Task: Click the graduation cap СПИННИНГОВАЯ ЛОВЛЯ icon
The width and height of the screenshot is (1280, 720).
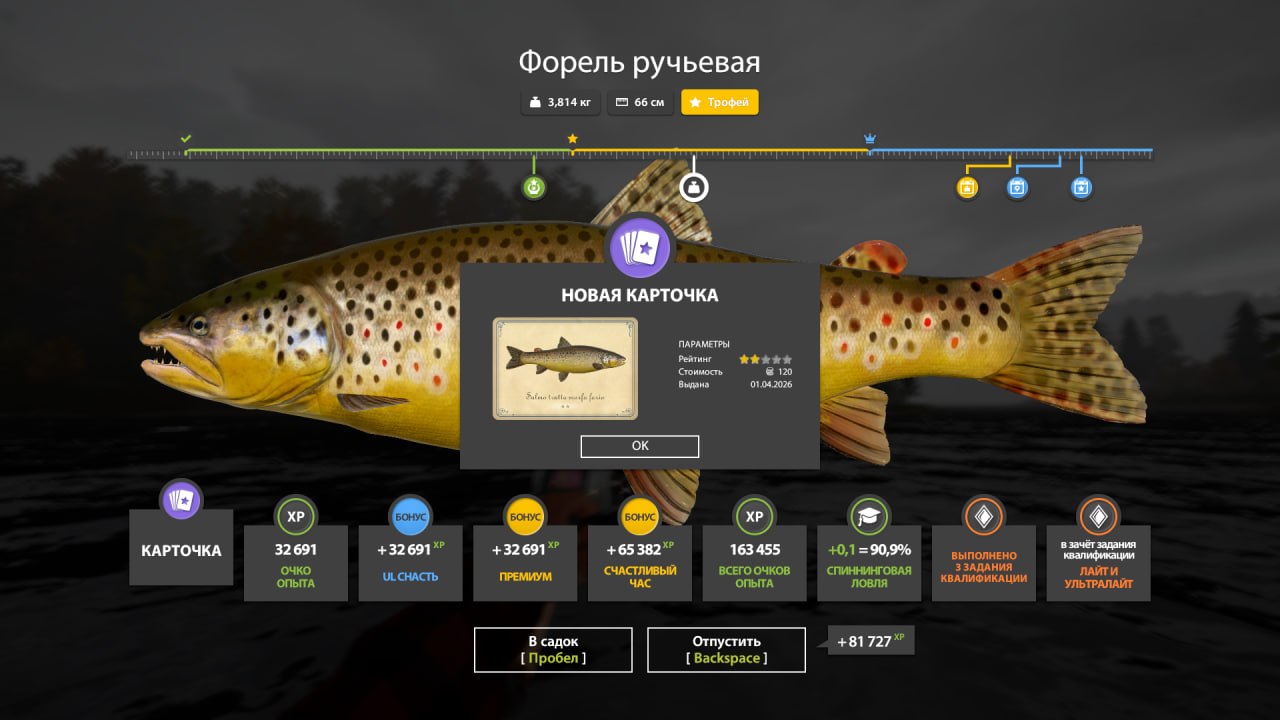Action: pos(868,517)
